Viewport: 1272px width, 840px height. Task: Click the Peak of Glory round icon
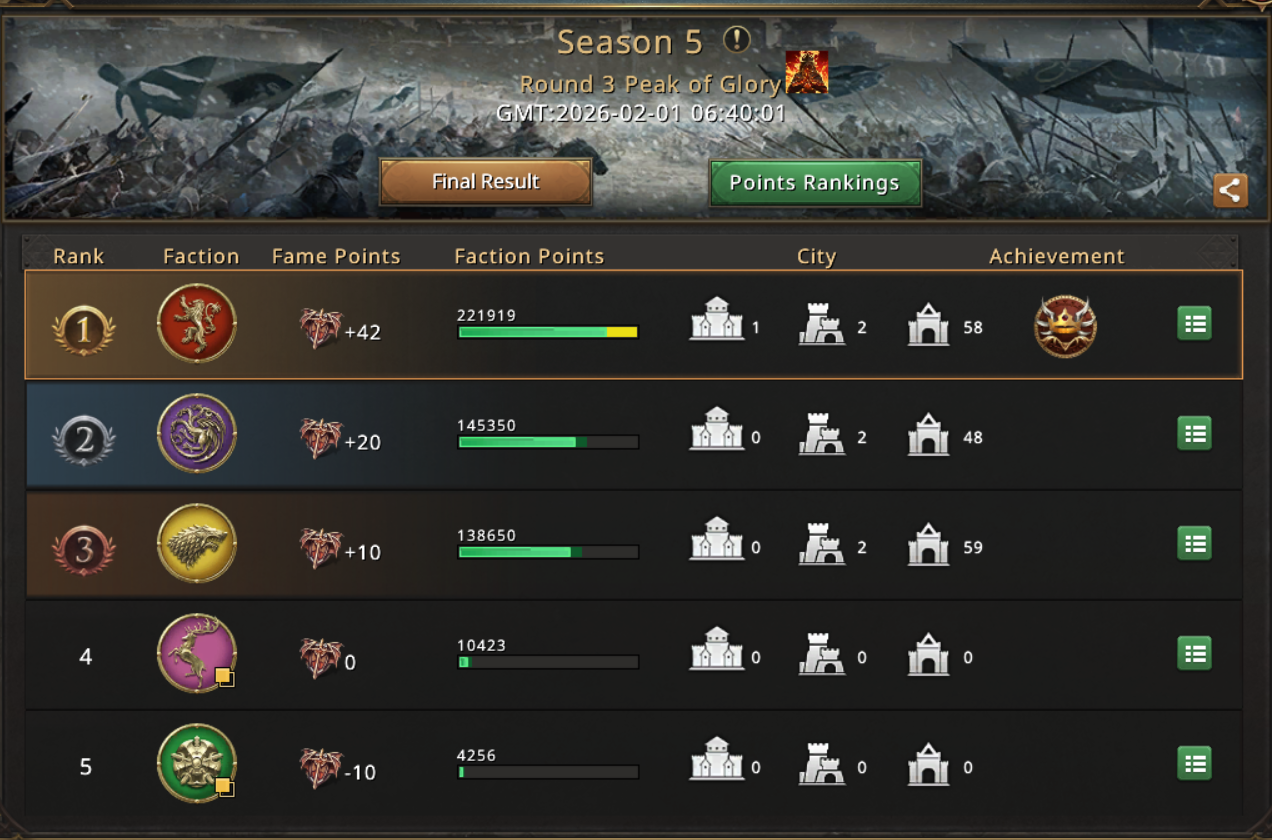806,73
